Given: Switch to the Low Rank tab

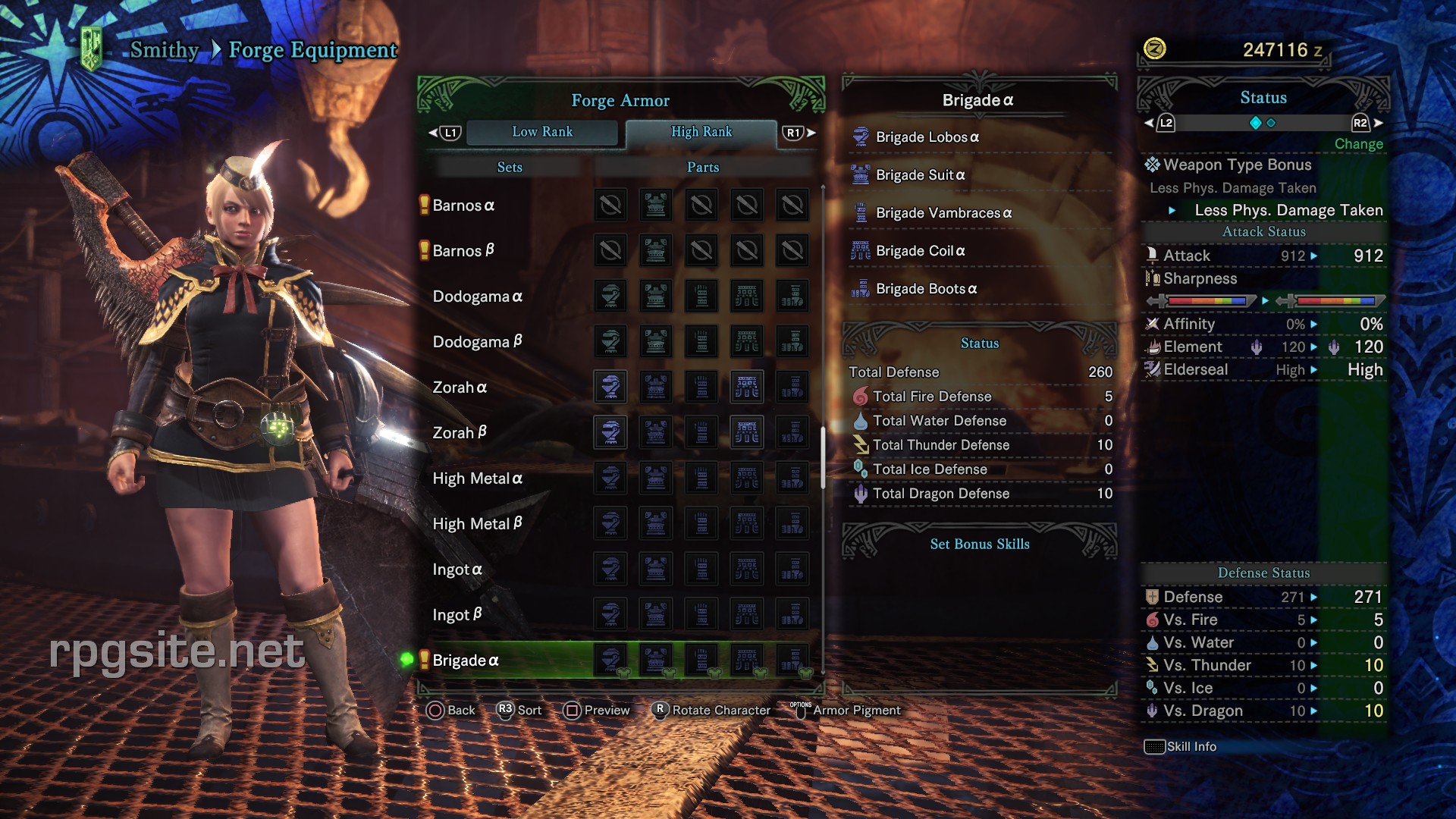Looking at the screenshot, I should point(542,132).
